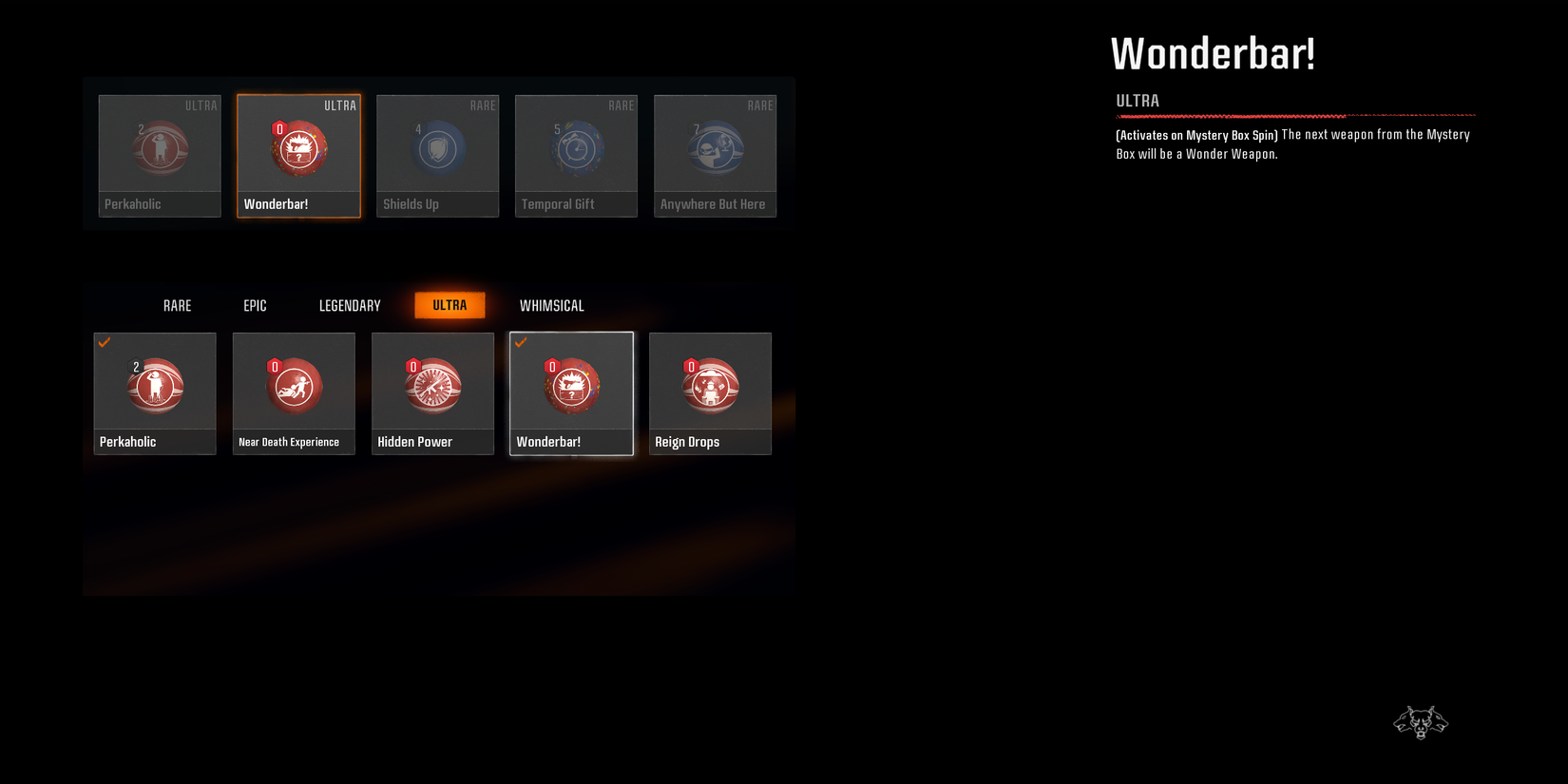Pick the Hidden Power GobbleGum icon

(x=432, y=385)
